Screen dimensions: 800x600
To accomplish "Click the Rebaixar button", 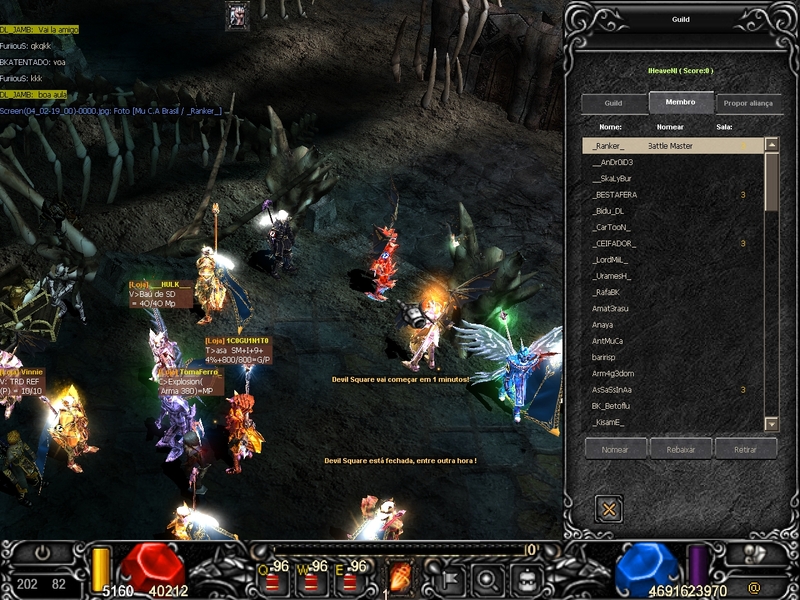I will click(x=680, y=448).
